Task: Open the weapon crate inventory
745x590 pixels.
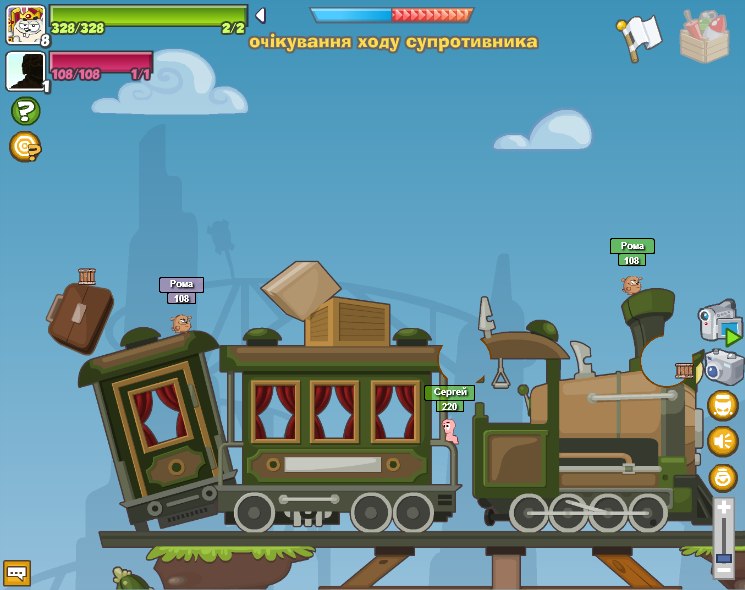Action: pos(704,36)
